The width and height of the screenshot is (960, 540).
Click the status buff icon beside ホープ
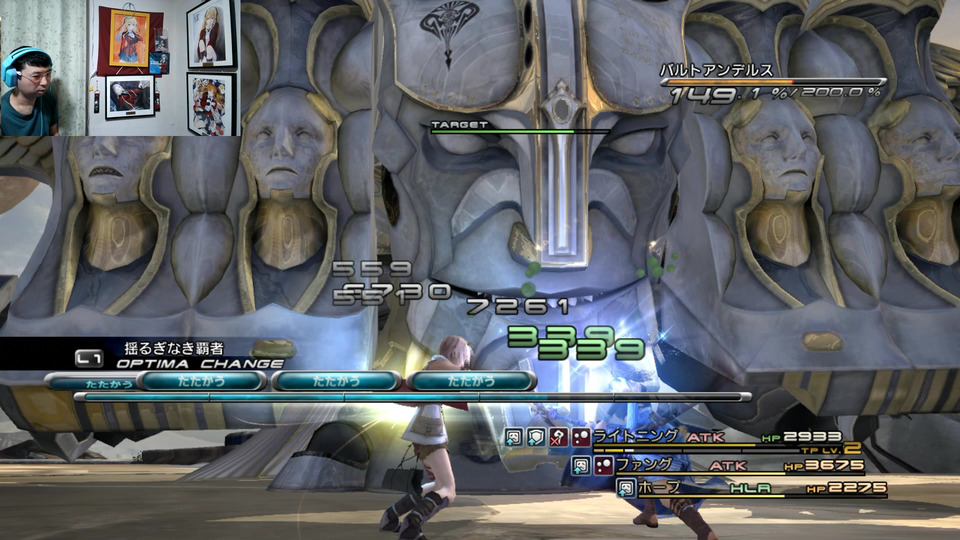[625, 488]
